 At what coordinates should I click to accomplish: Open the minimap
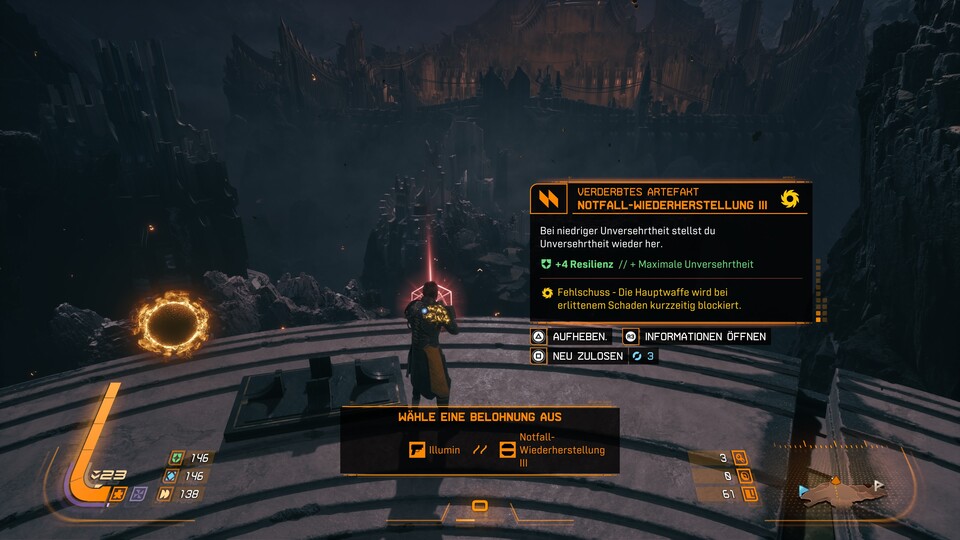(838, 492)
